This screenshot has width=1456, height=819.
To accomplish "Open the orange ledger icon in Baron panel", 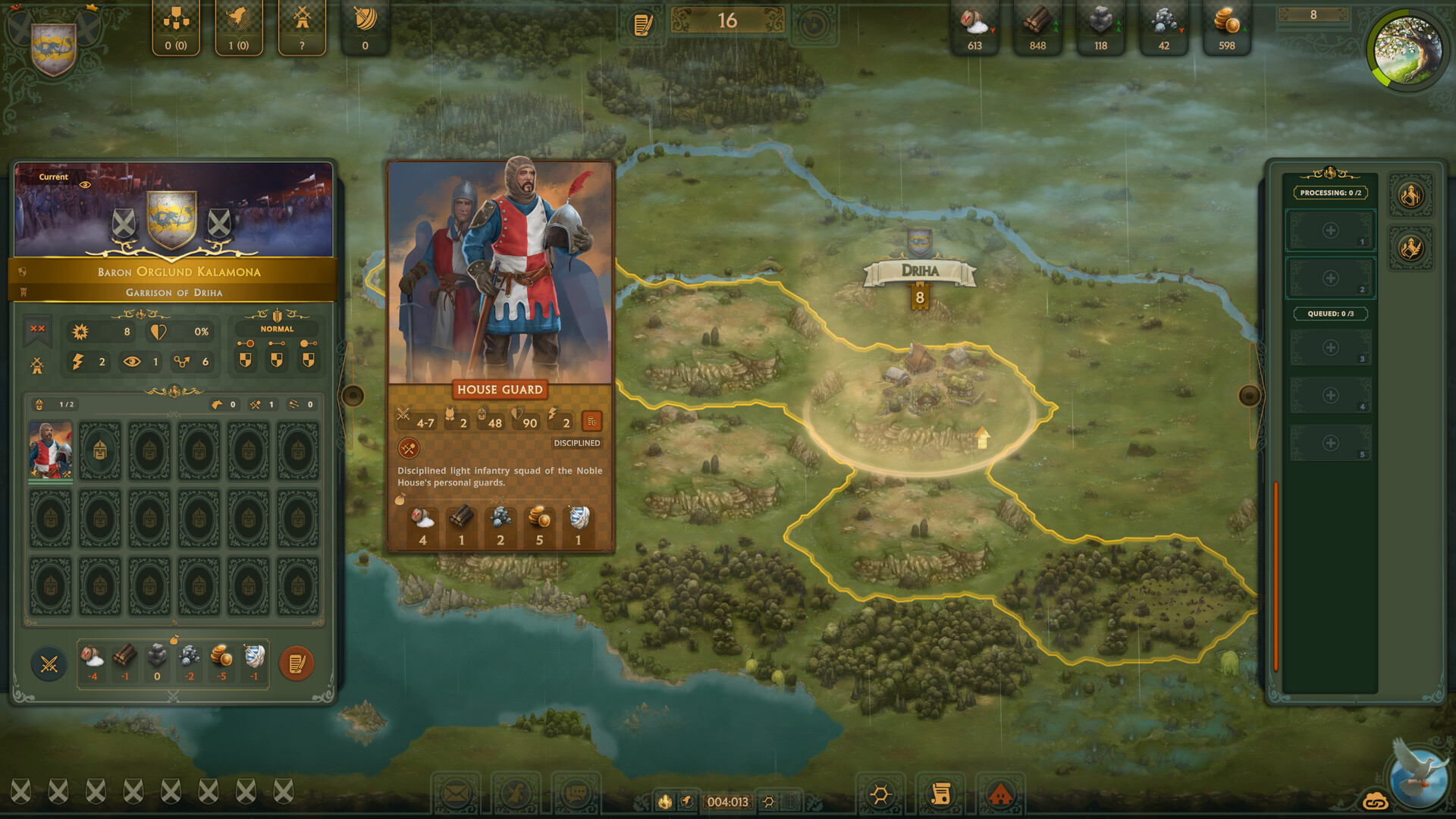I will [x=296, y=663].
